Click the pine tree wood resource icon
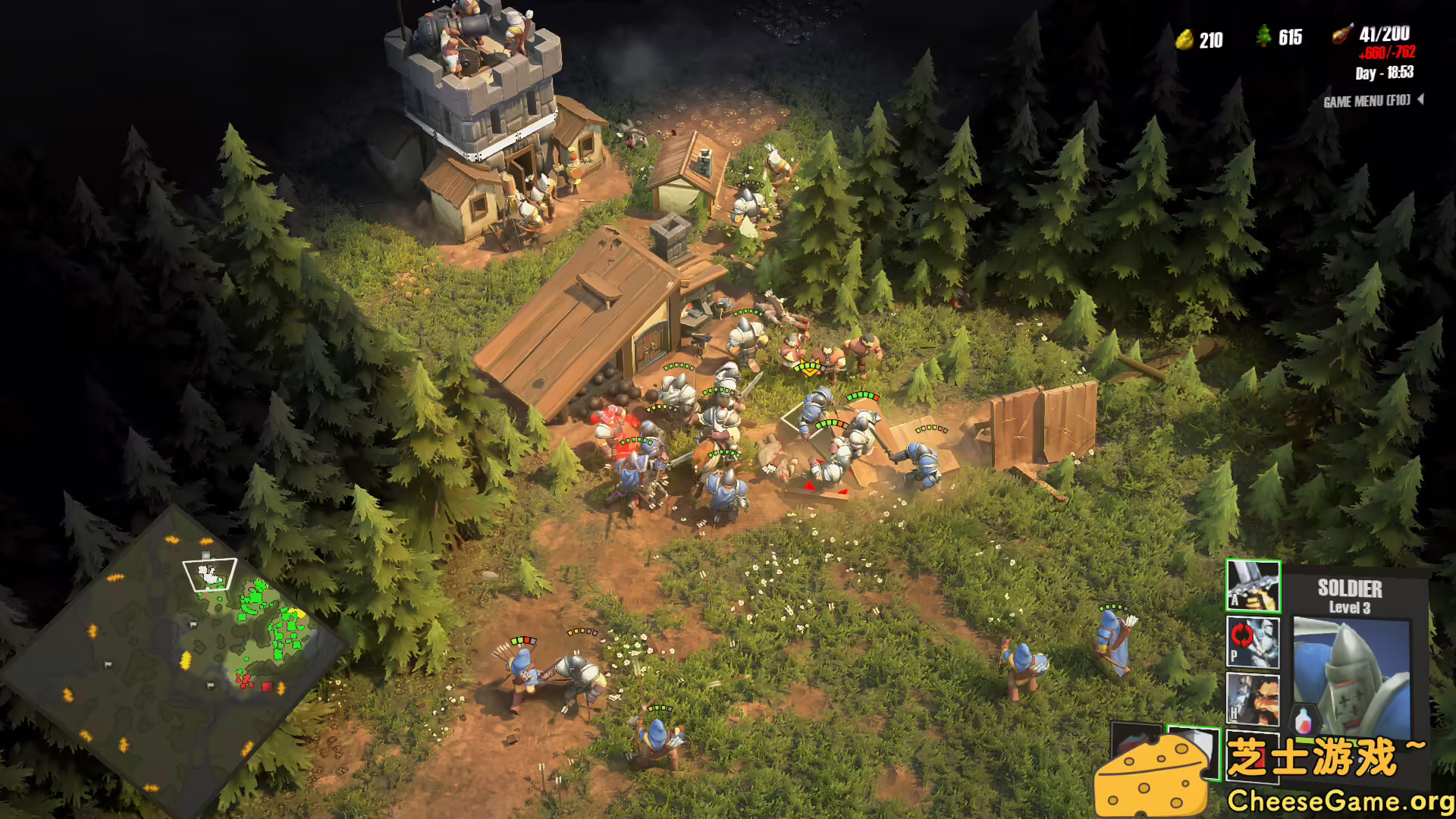Image resolution: width=1456 pixels, height=819 pixels. point(1263,36)
